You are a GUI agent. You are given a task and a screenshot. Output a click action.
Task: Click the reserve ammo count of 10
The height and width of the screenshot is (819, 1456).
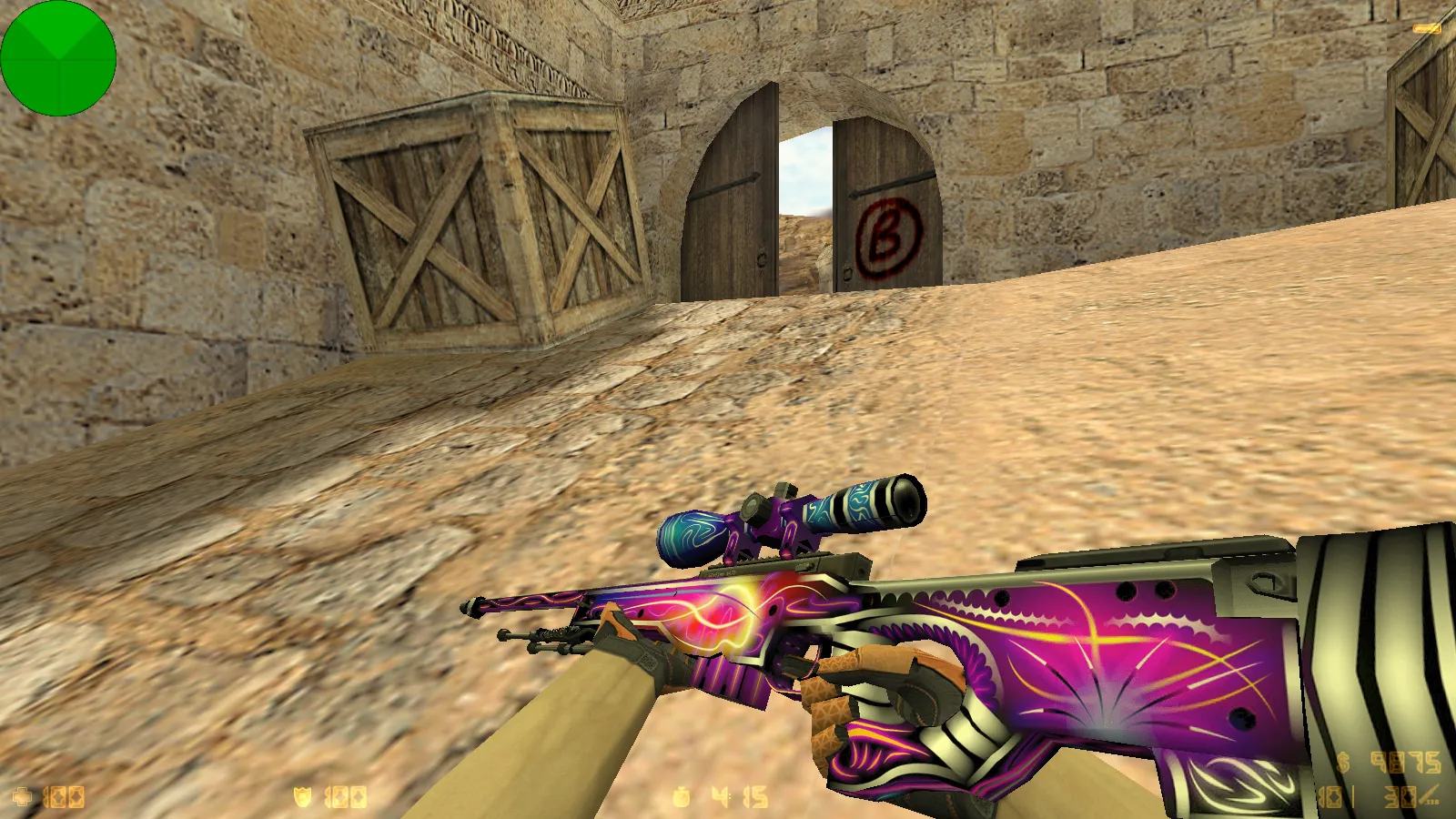[1331, 799]
